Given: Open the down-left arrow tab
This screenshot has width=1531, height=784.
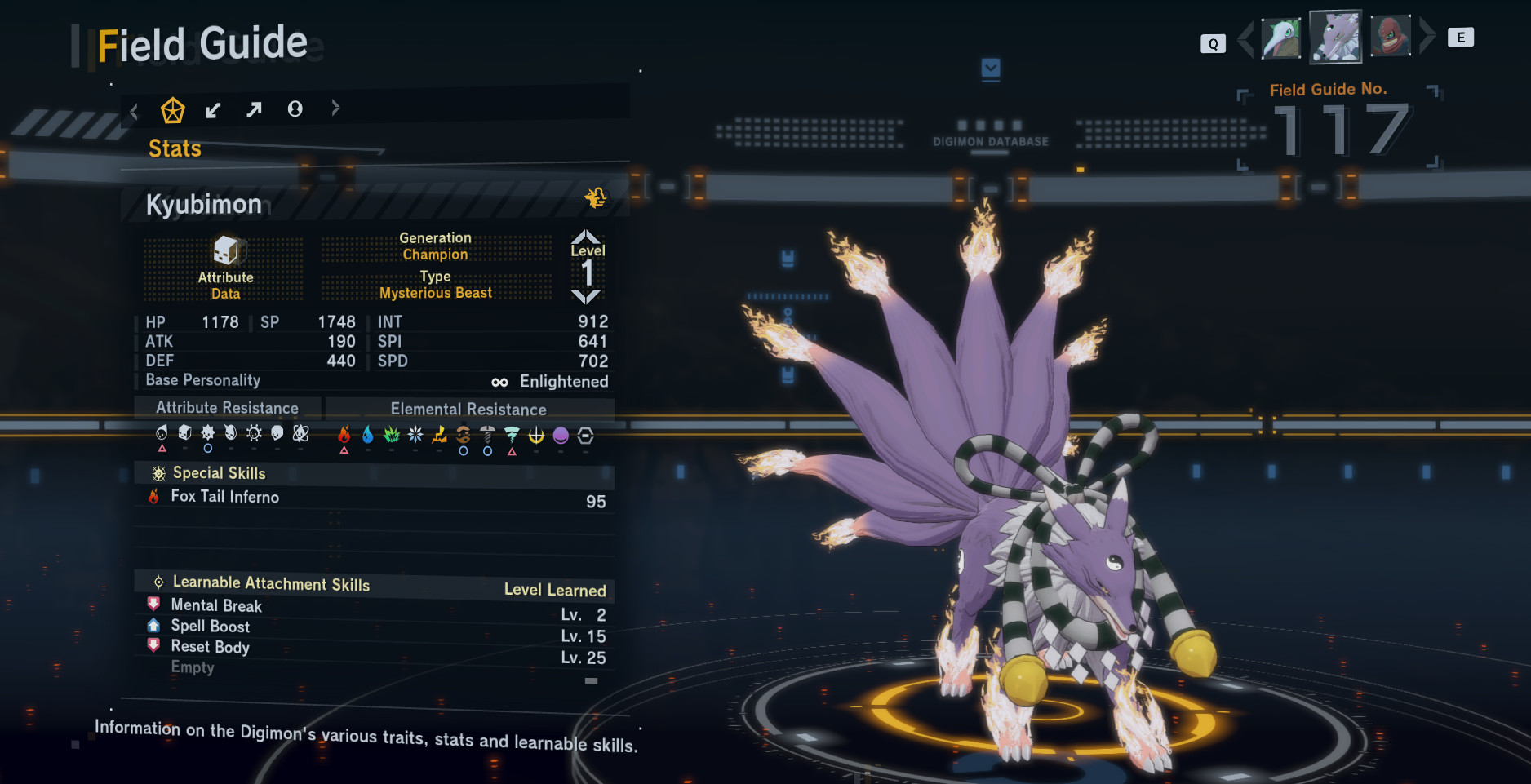Looking at the screenshot, I should 213,110.
